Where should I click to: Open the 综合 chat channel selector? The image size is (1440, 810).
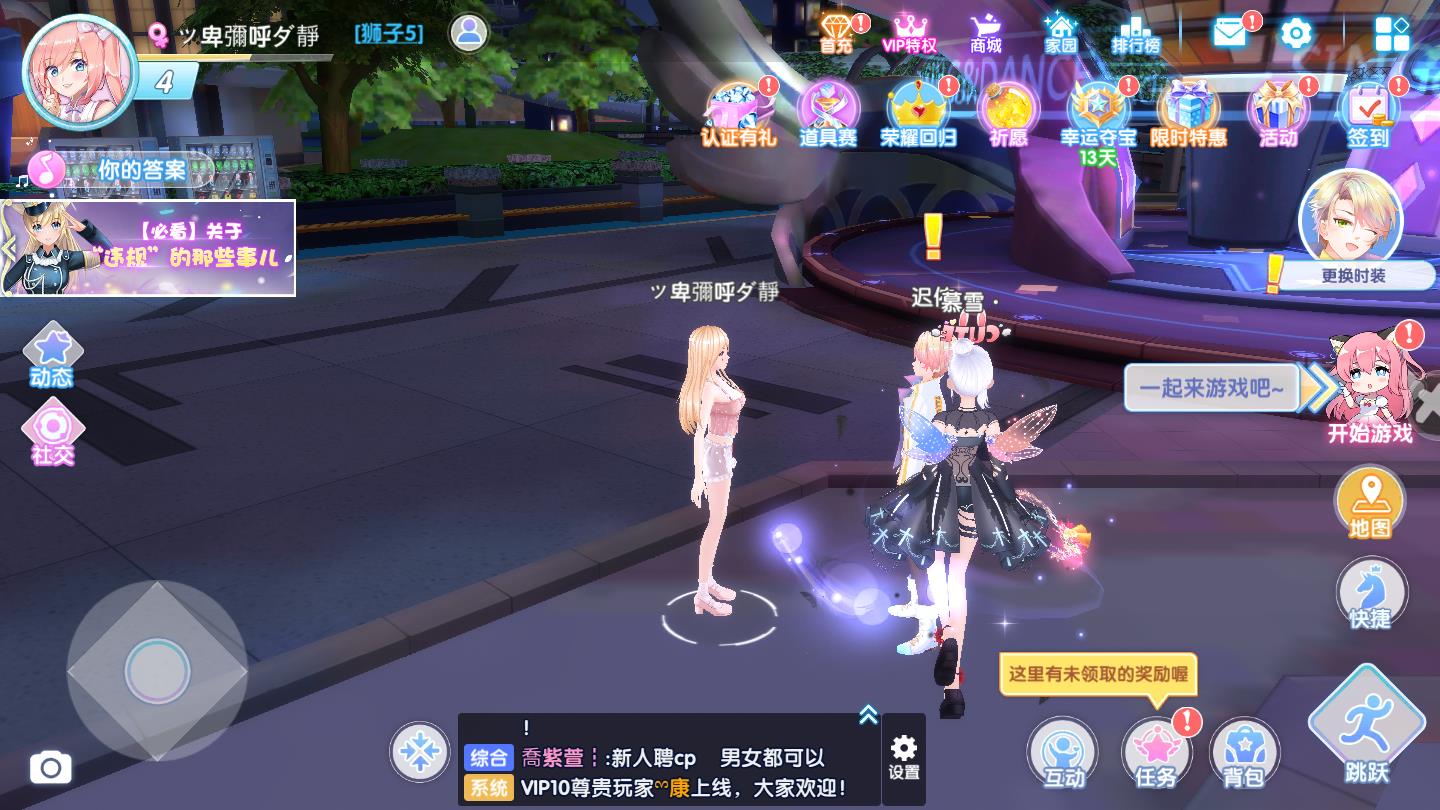491,758
